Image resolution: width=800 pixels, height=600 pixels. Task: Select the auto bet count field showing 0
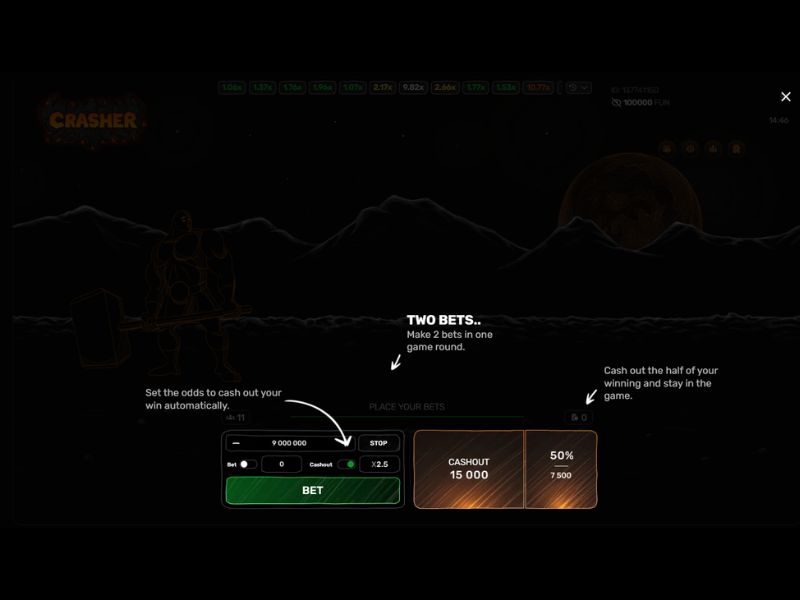[x=282, y=465]
